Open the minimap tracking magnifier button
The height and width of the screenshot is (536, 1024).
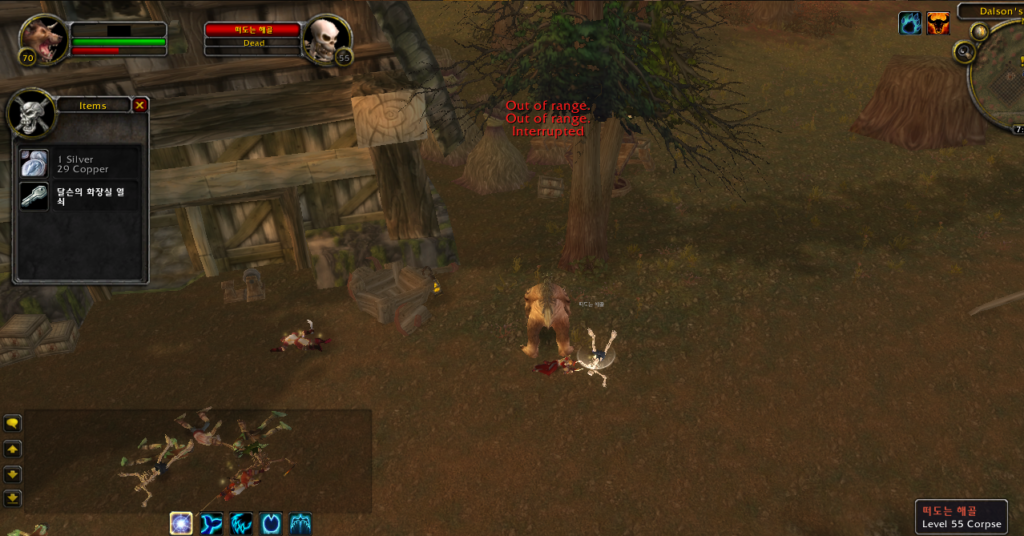tap(964, 53)
